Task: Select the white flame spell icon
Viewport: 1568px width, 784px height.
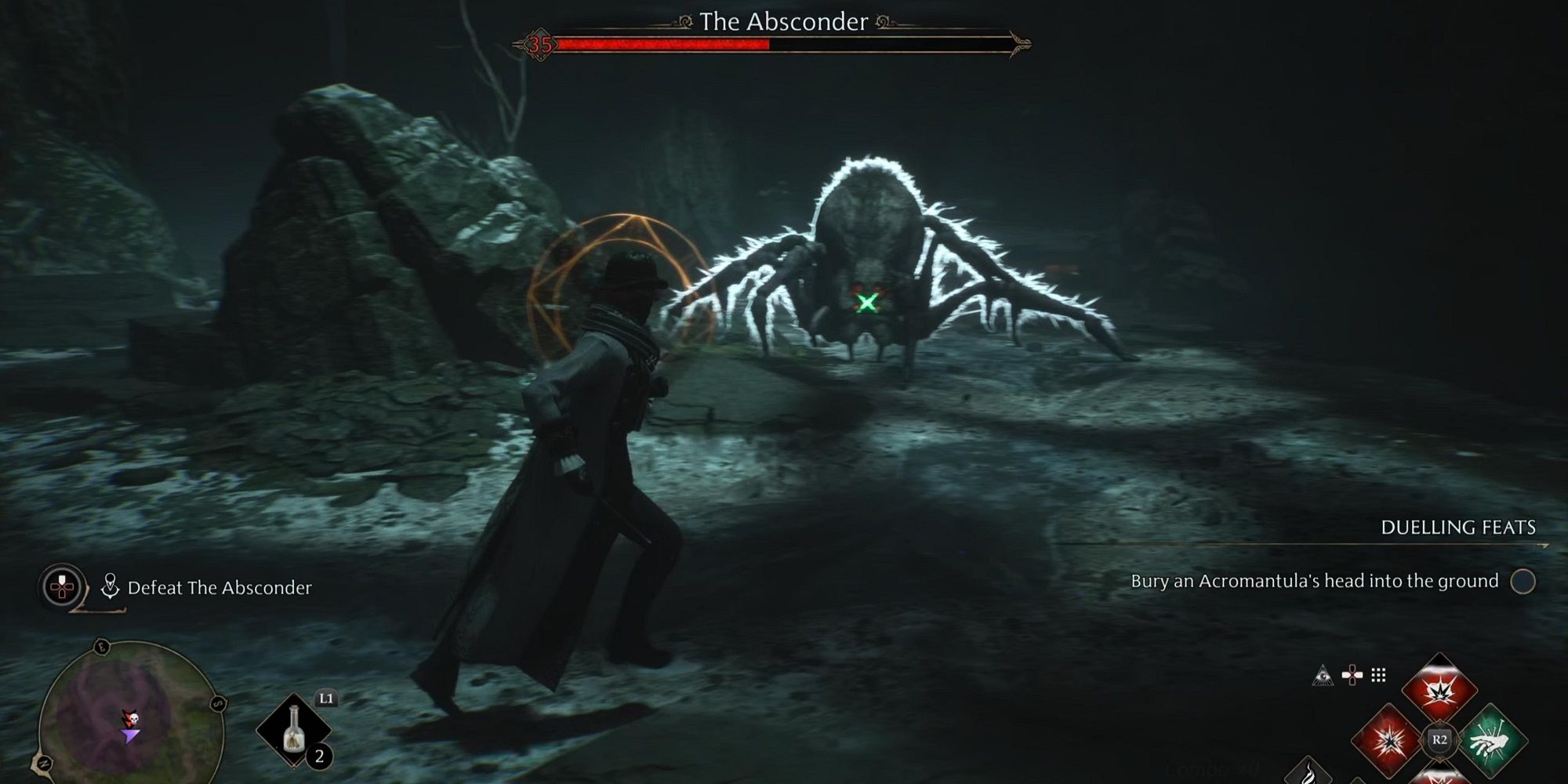Action: (x=1309, y=772)
